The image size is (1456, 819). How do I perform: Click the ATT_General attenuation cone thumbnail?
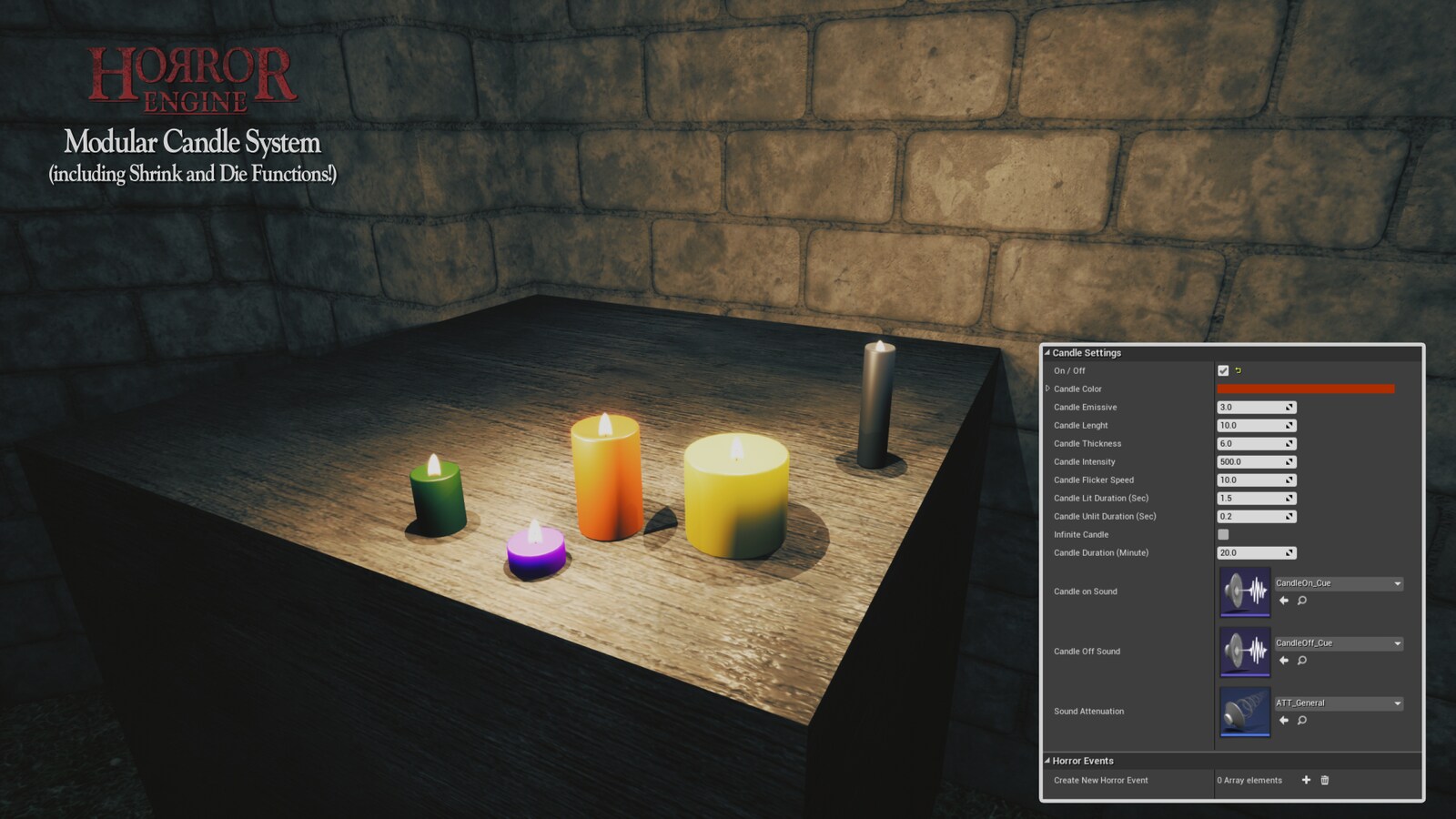pyautogui.click(x=1245, y=710)
